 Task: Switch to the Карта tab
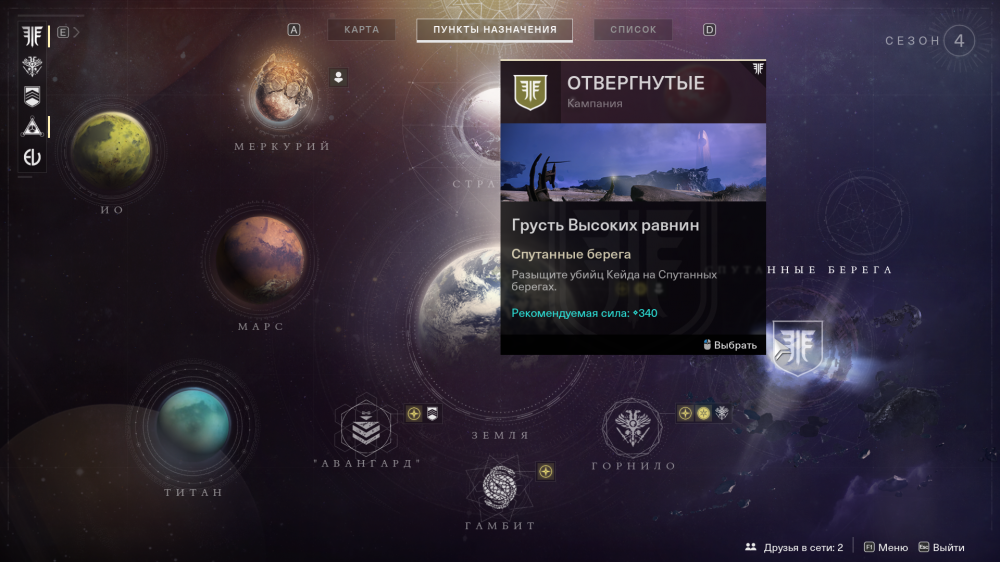[361, 30]
